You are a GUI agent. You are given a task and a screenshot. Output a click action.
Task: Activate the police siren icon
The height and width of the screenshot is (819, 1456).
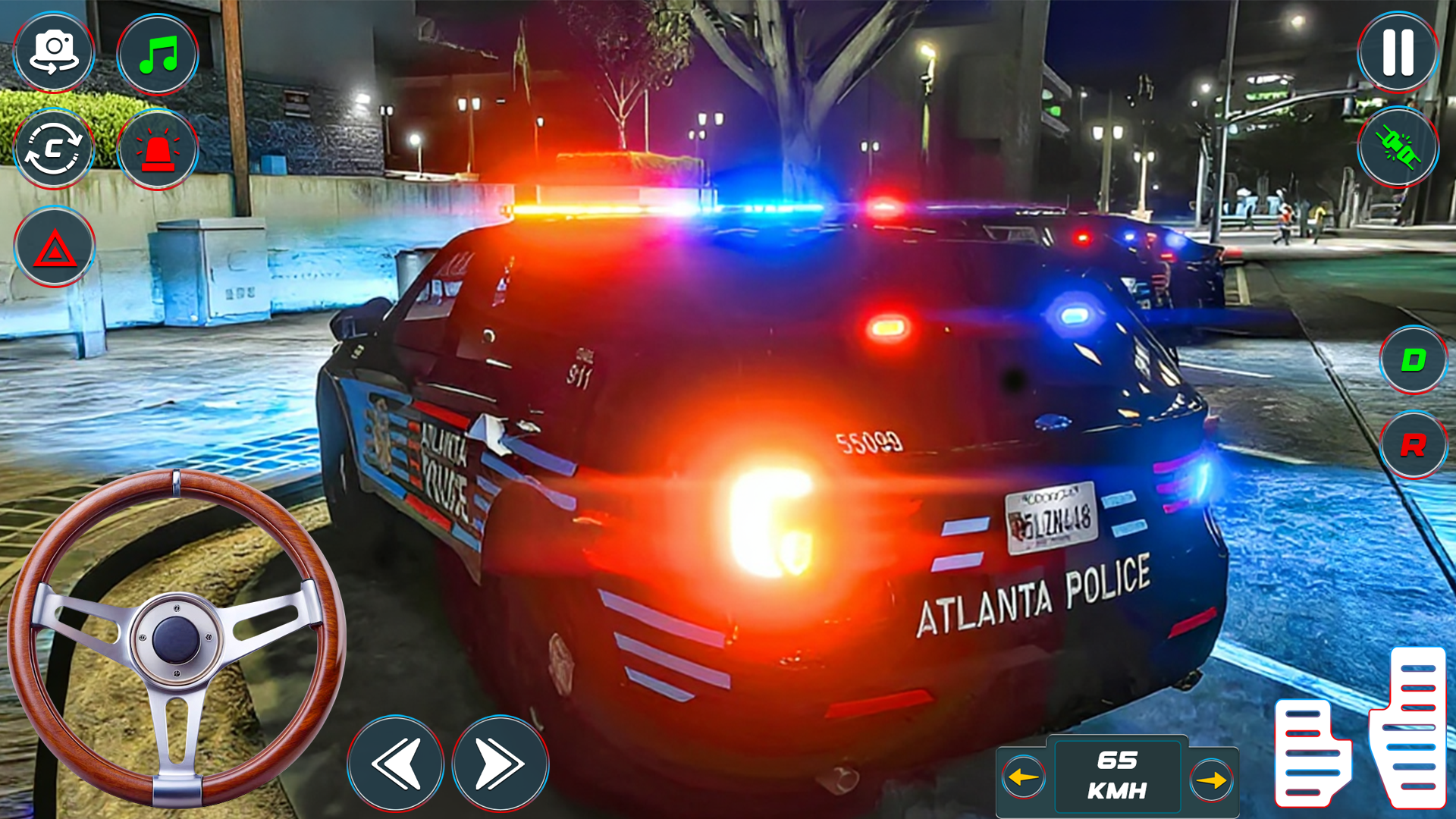[x=157, y=149]
